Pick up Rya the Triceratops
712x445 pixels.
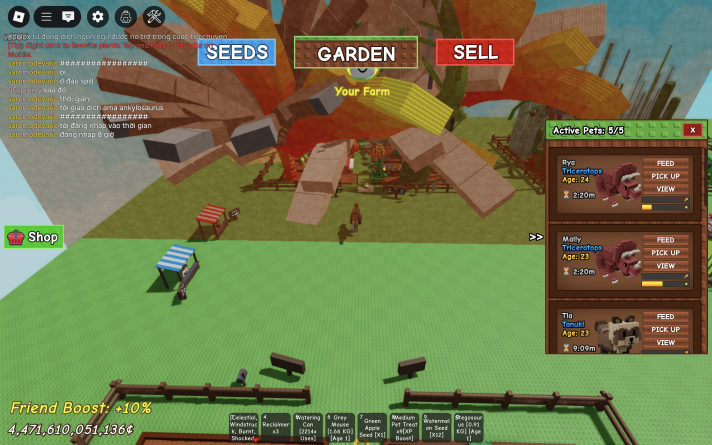tap(665, 176)
